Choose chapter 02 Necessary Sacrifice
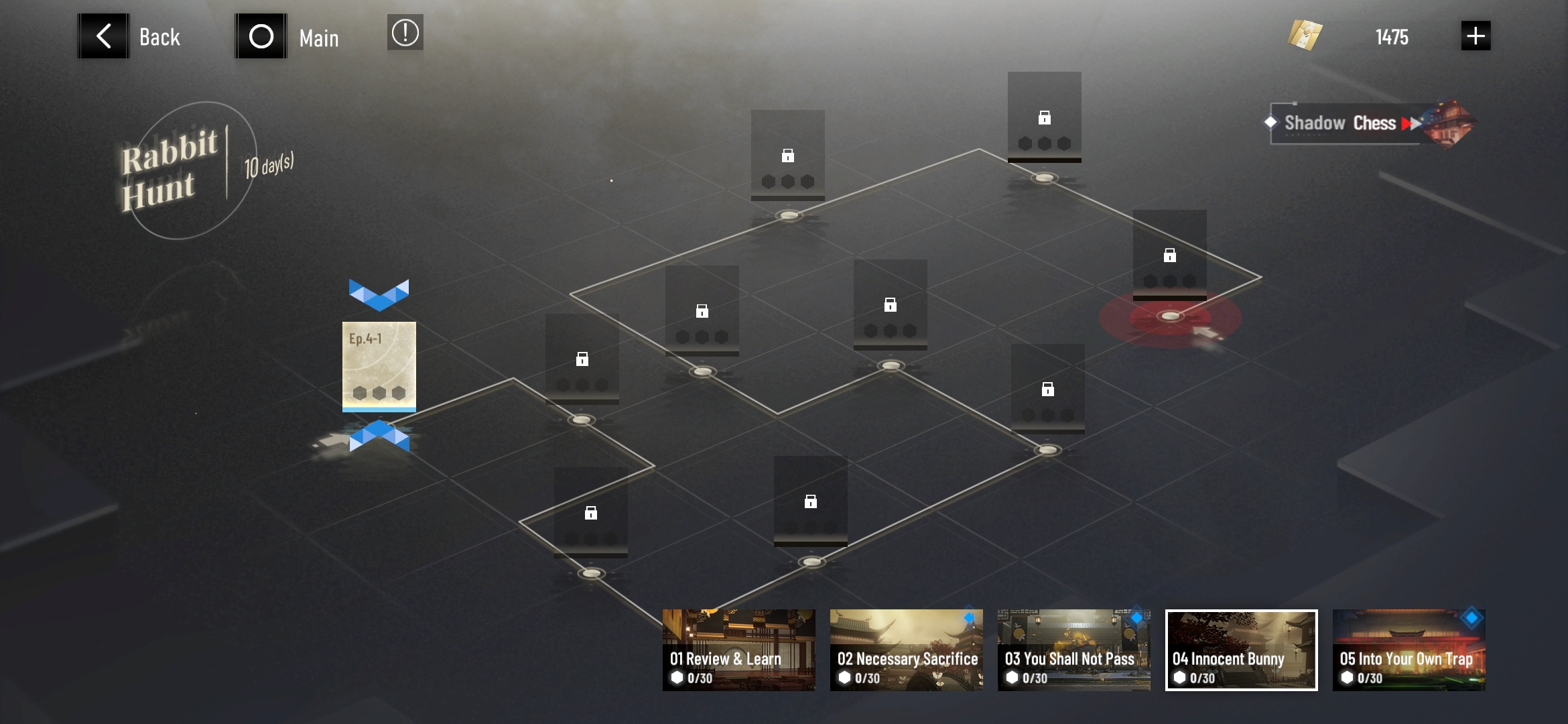This screenshot has width=1568, height=724. 906,650
